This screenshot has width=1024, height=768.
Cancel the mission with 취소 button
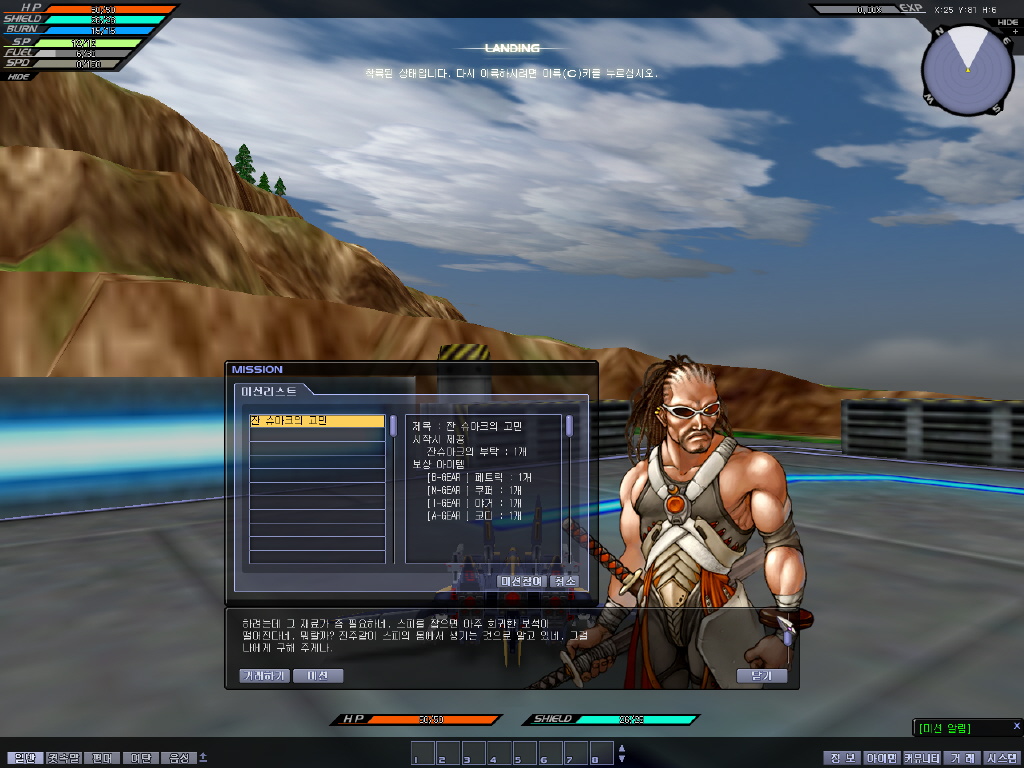(x=565, y=581)
